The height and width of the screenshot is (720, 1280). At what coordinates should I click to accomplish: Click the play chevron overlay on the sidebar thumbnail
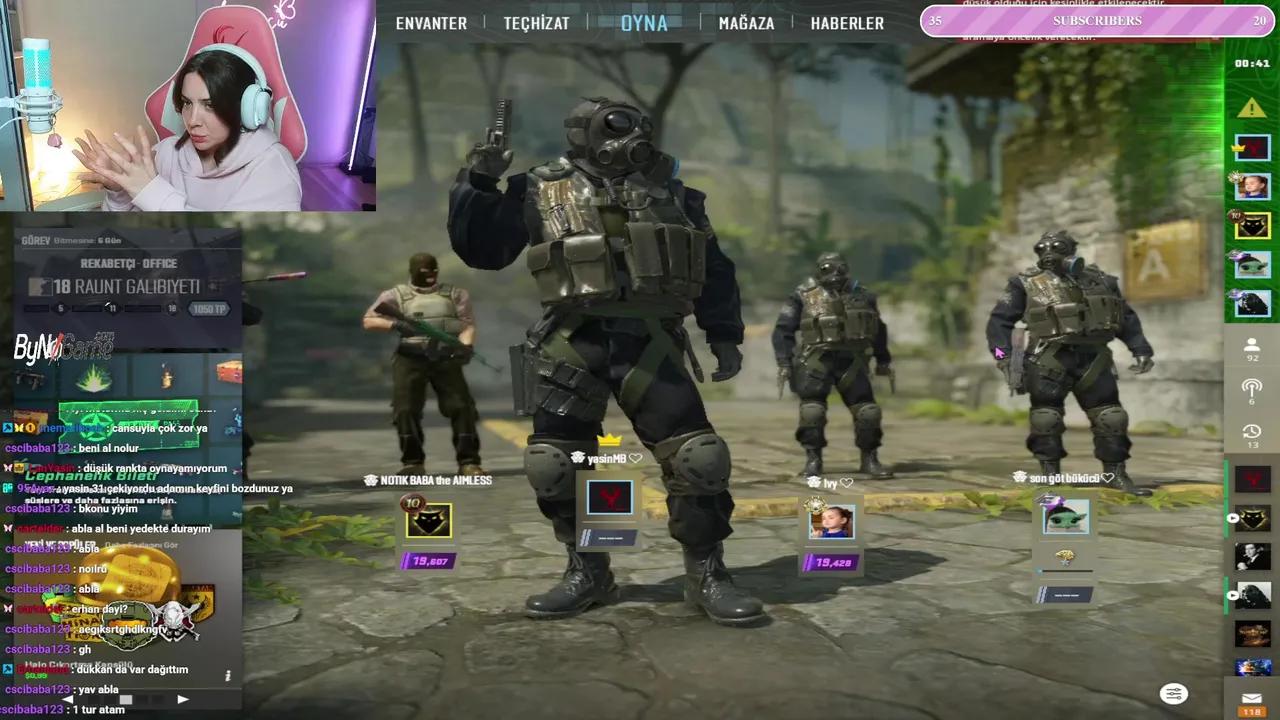pyautogui.click(x=1233, y=519)
